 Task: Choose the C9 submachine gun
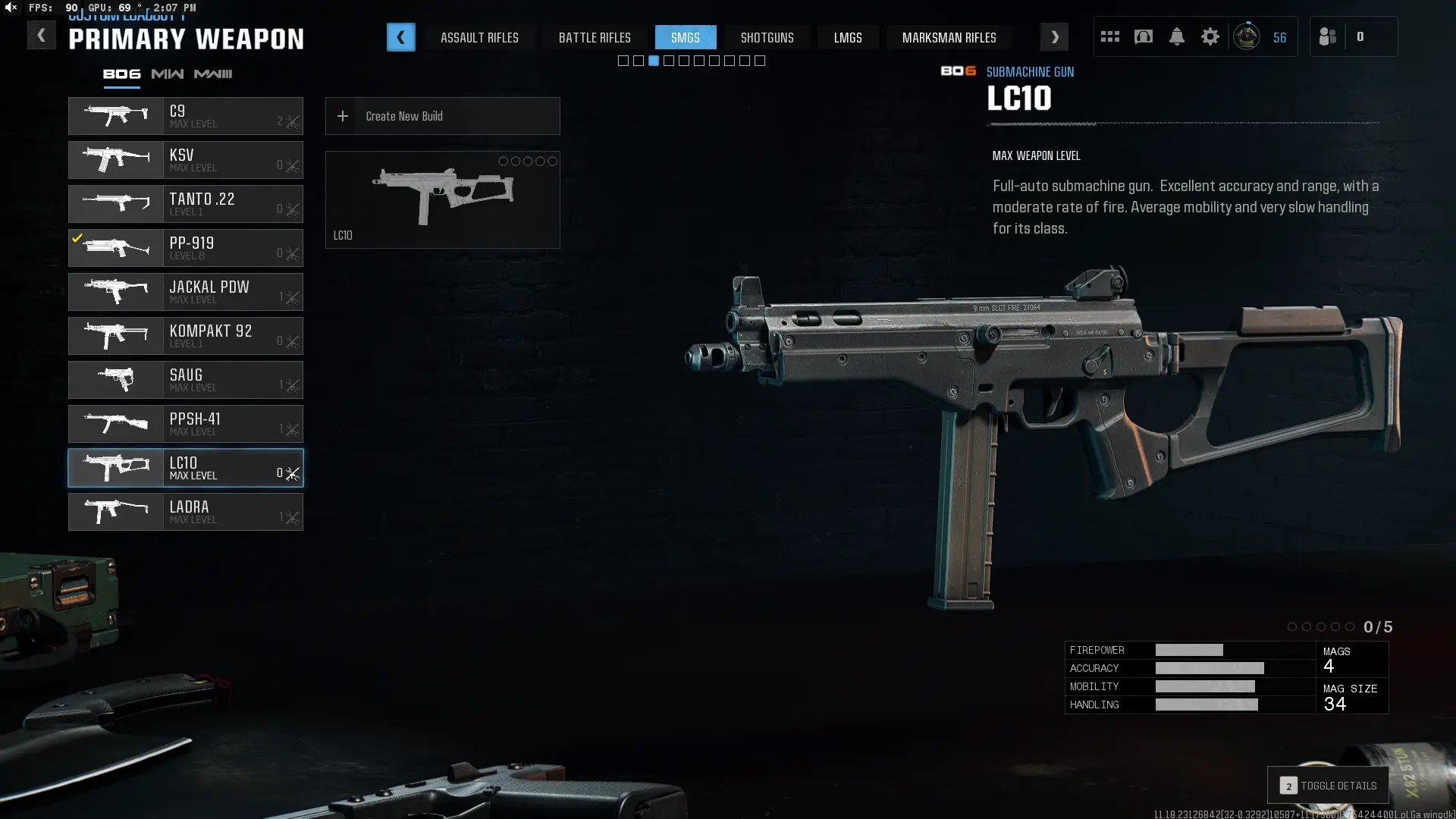pyautogui.click(x=186, y=116)
